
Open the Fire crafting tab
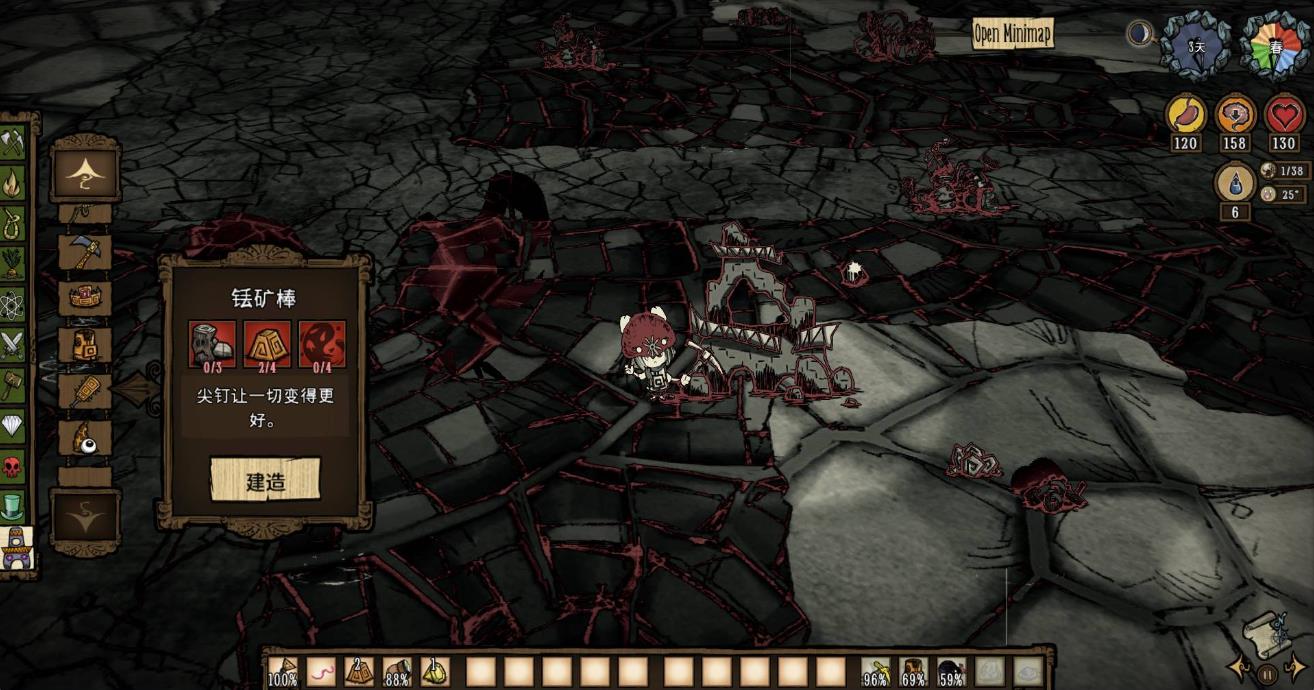coord(12,183)
